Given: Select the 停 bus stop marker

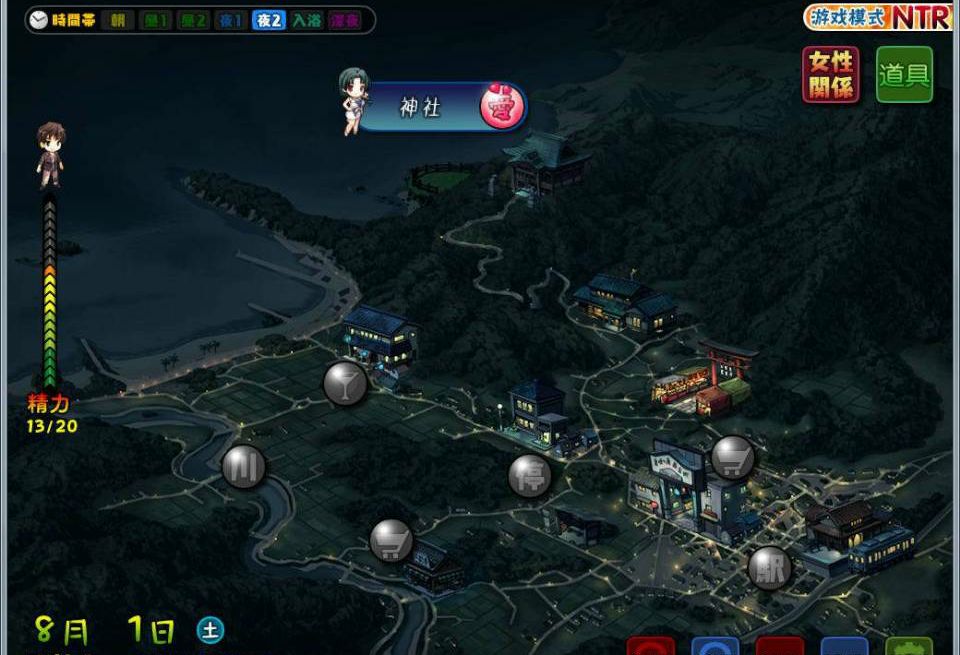Looking at the screenshot, I should (x=530, y=475).
